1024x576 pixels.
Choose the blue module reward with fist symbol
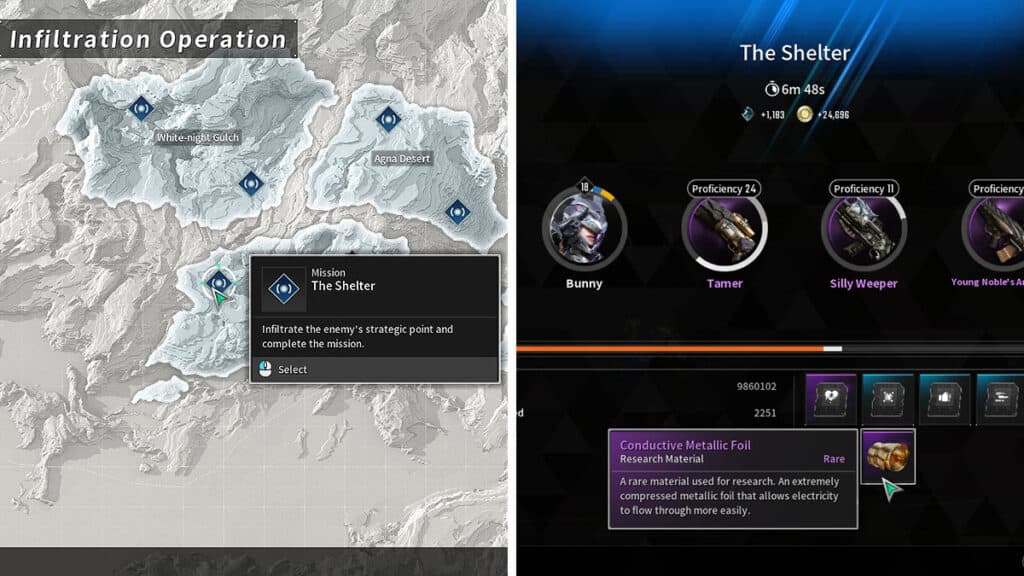pyautogui.click(x=945, y=399)
